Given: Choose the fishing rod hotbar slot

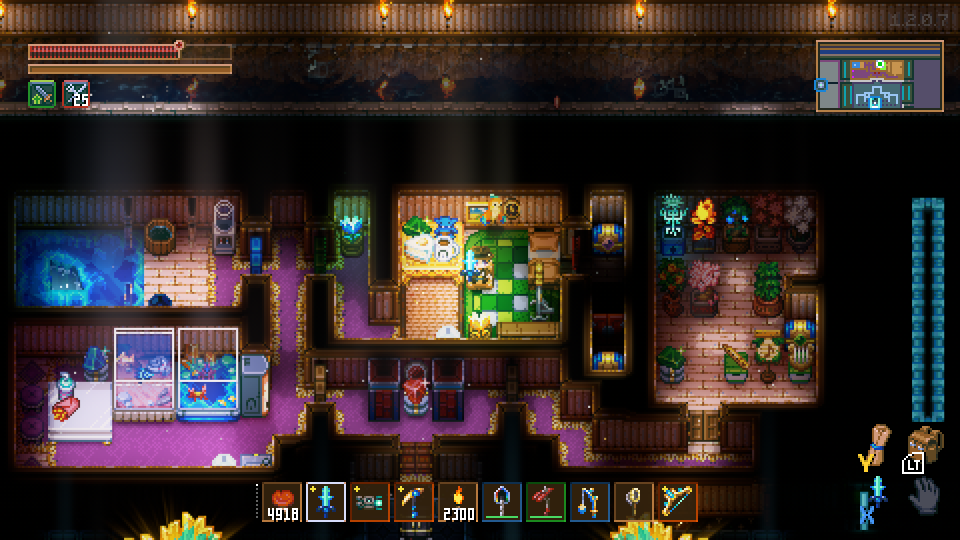Looking at the screenshot, I should point(590,501).
